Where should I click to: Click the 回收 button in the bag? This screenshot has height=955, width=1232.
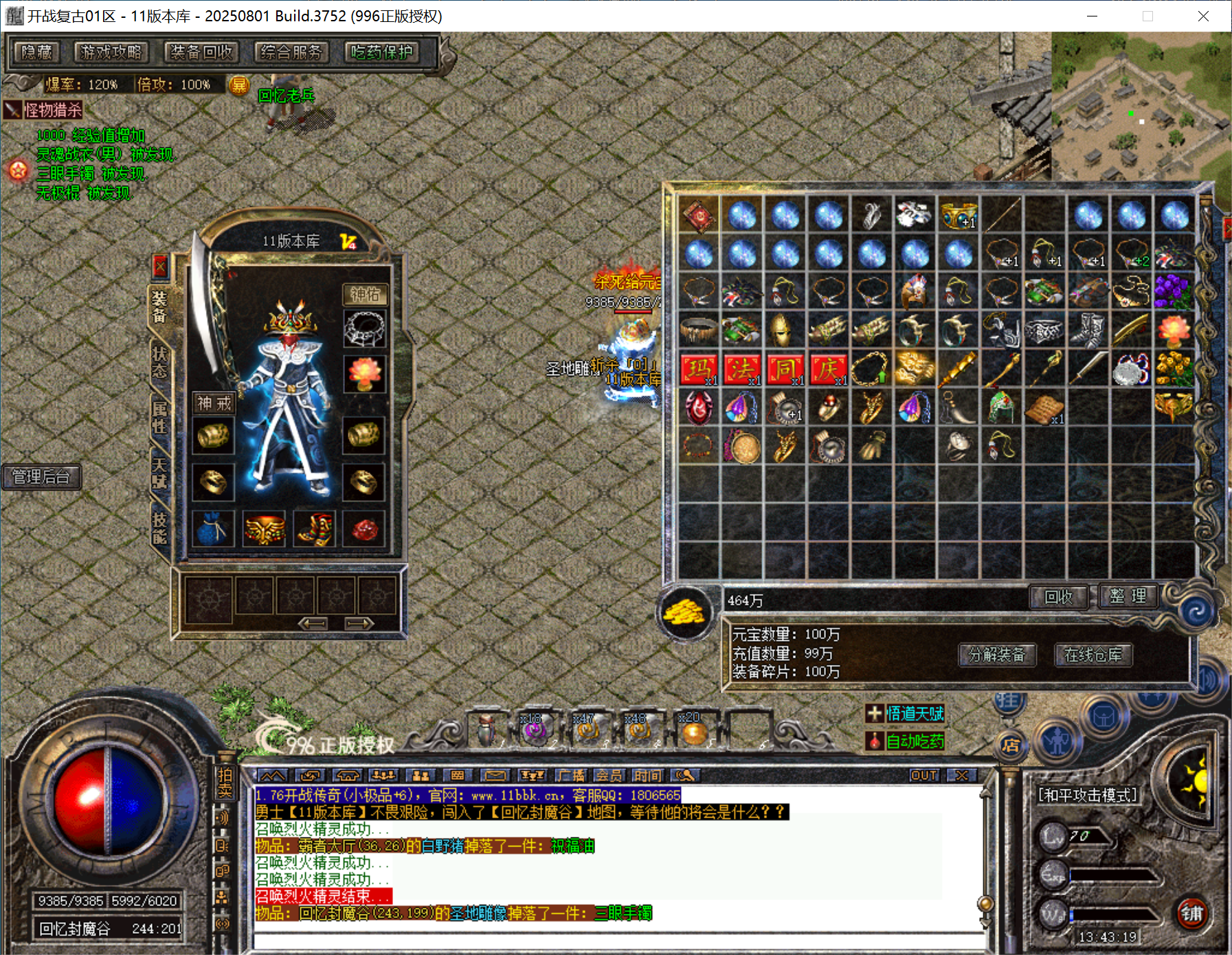tap(1058, 597)
